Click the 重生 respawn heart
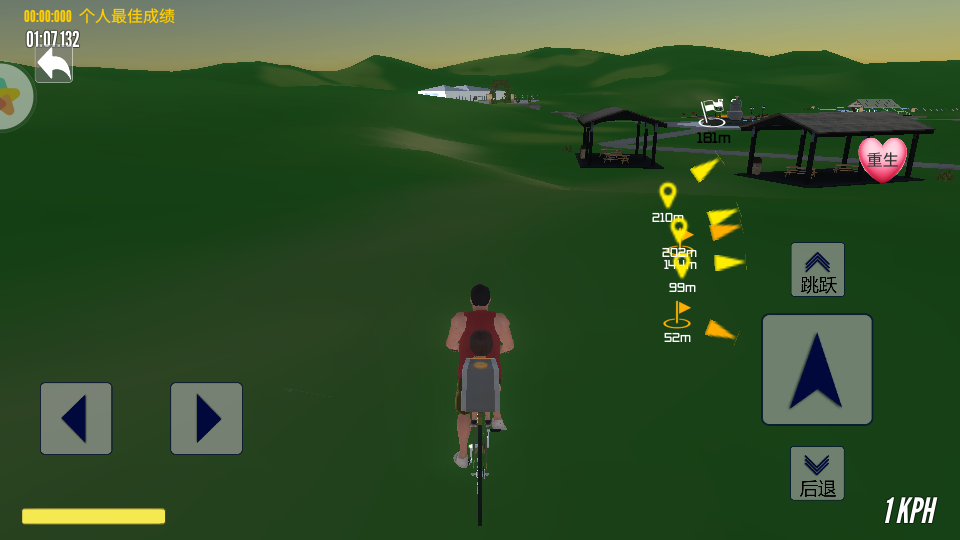The width and height of the screenshot is (960, 540). pyautogui.click(x=882, y=160)
